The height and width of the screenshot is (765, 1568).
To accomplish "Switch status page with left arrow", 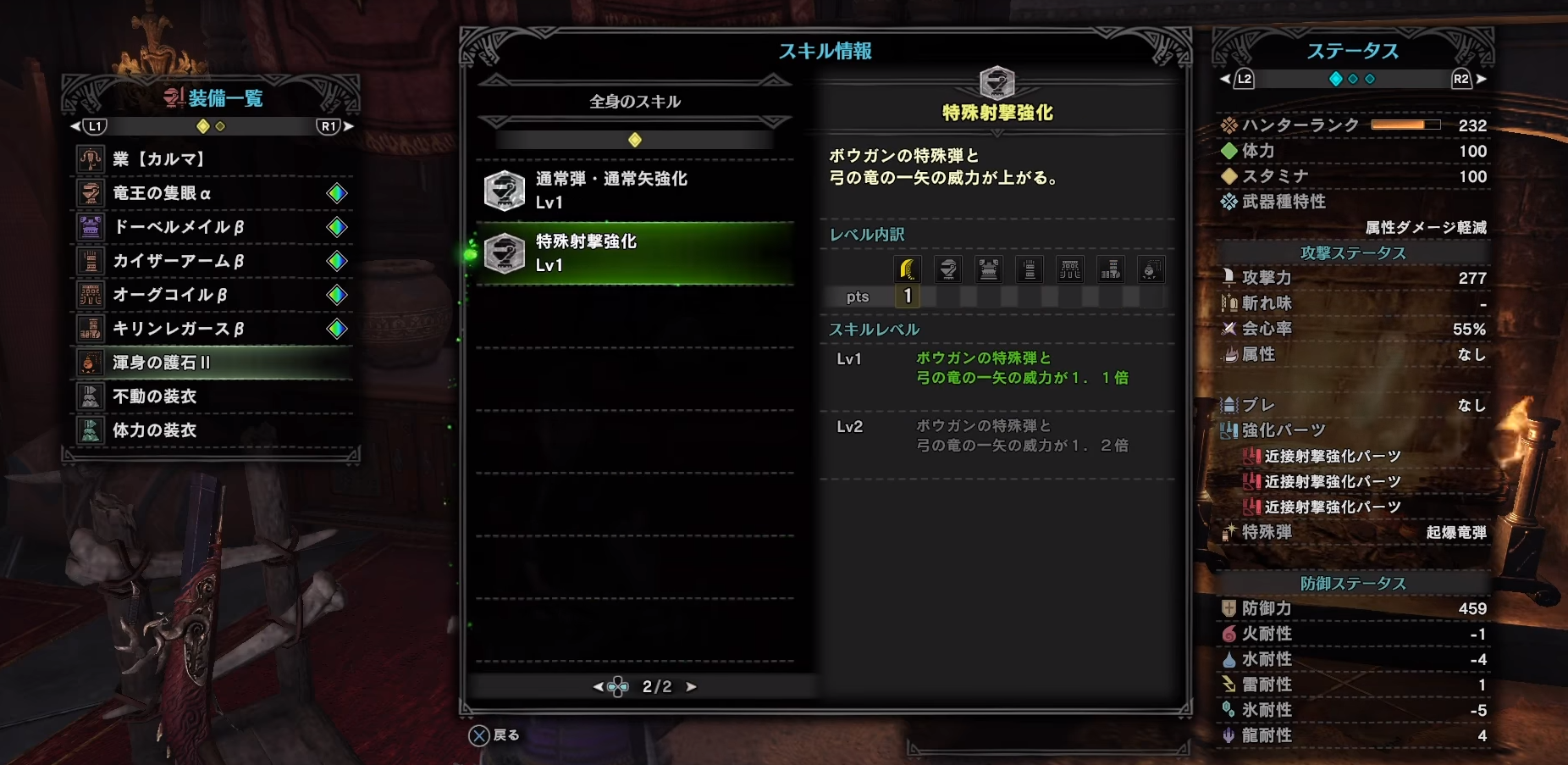I will (x=1224, y=79).
